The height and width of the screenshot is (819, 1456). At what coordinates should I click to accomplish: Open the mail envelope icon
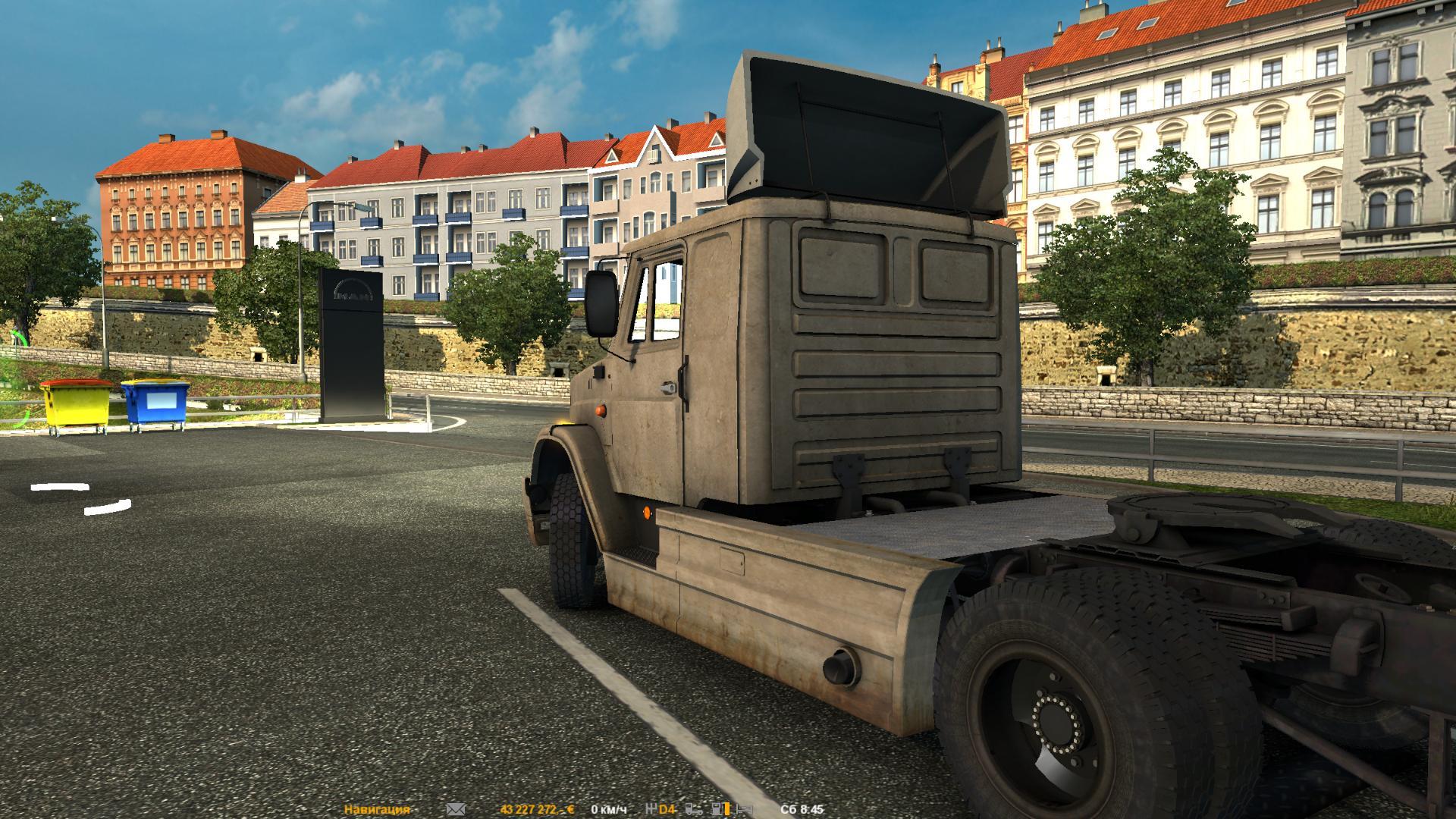point(456,809)
